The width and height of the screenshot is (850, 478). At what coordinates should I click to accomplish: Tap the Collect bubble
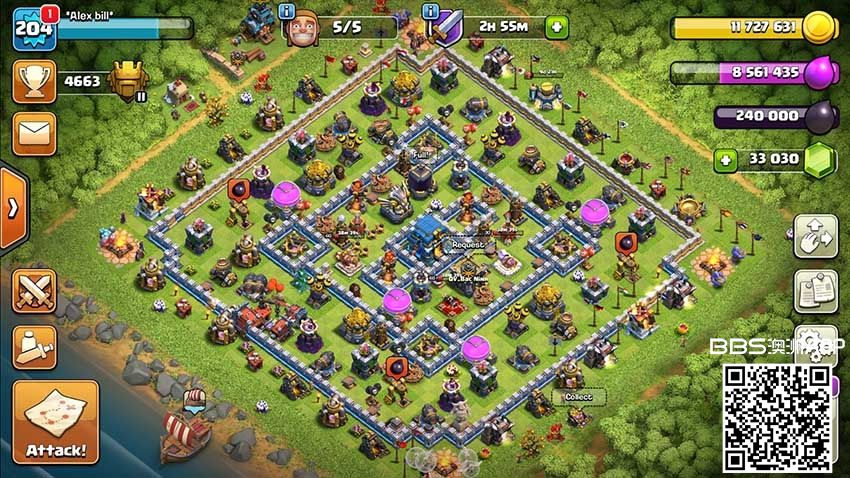tap(578, 396)
